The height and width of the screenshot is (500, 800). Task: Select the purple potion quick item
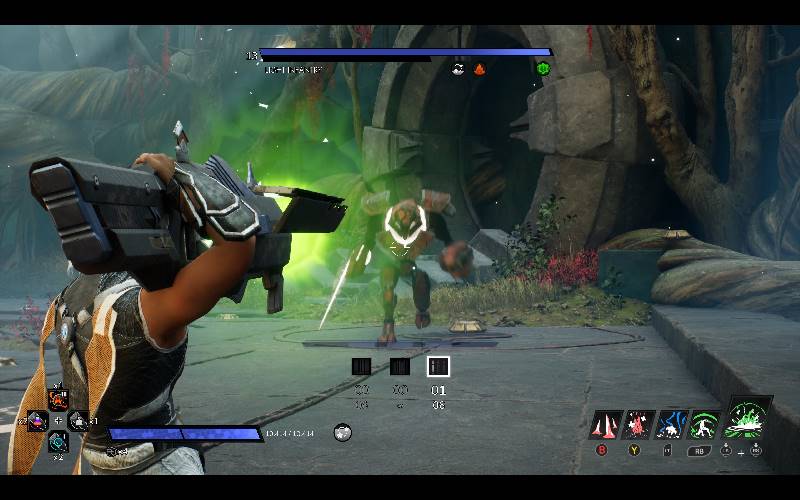coord(38,421)
